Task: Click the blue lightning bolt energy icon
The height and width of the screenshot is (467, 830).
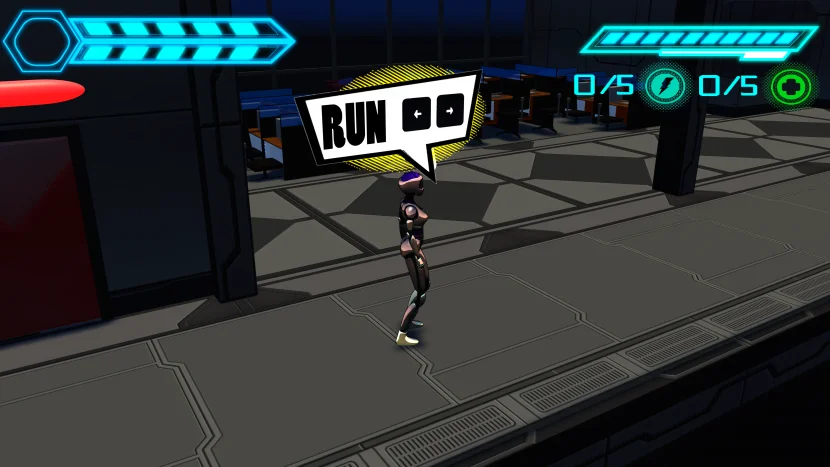Action: (x=662, y=85)
